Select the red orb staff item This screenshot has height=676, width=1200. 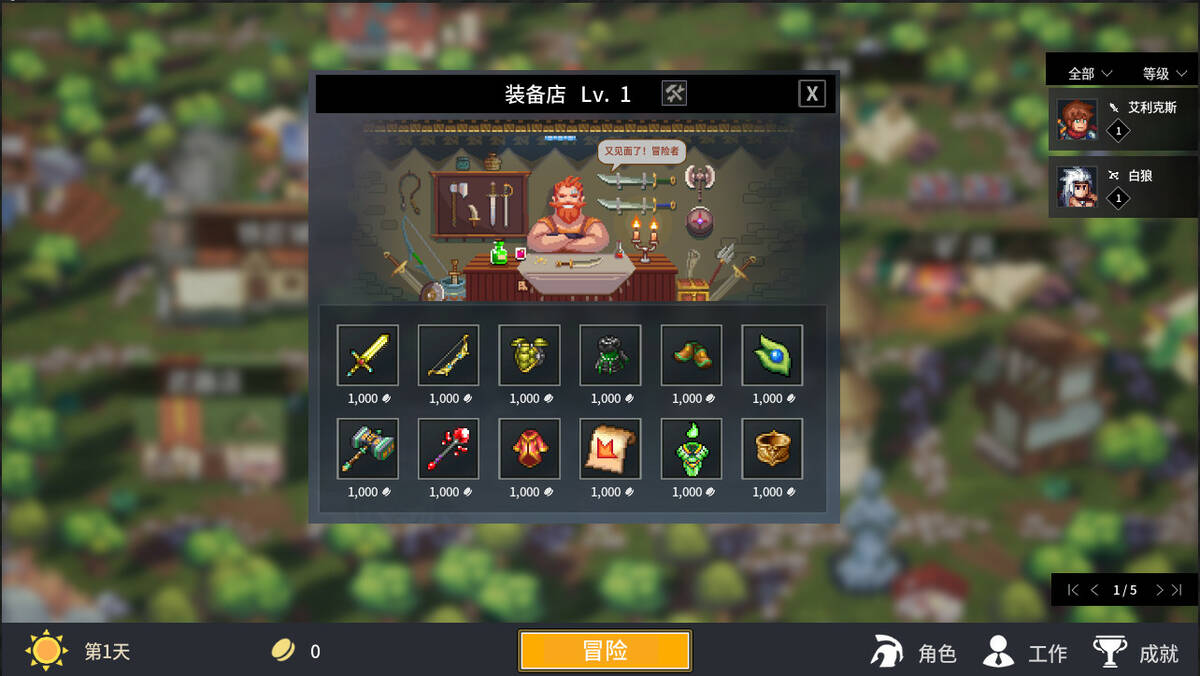(449, 449)
